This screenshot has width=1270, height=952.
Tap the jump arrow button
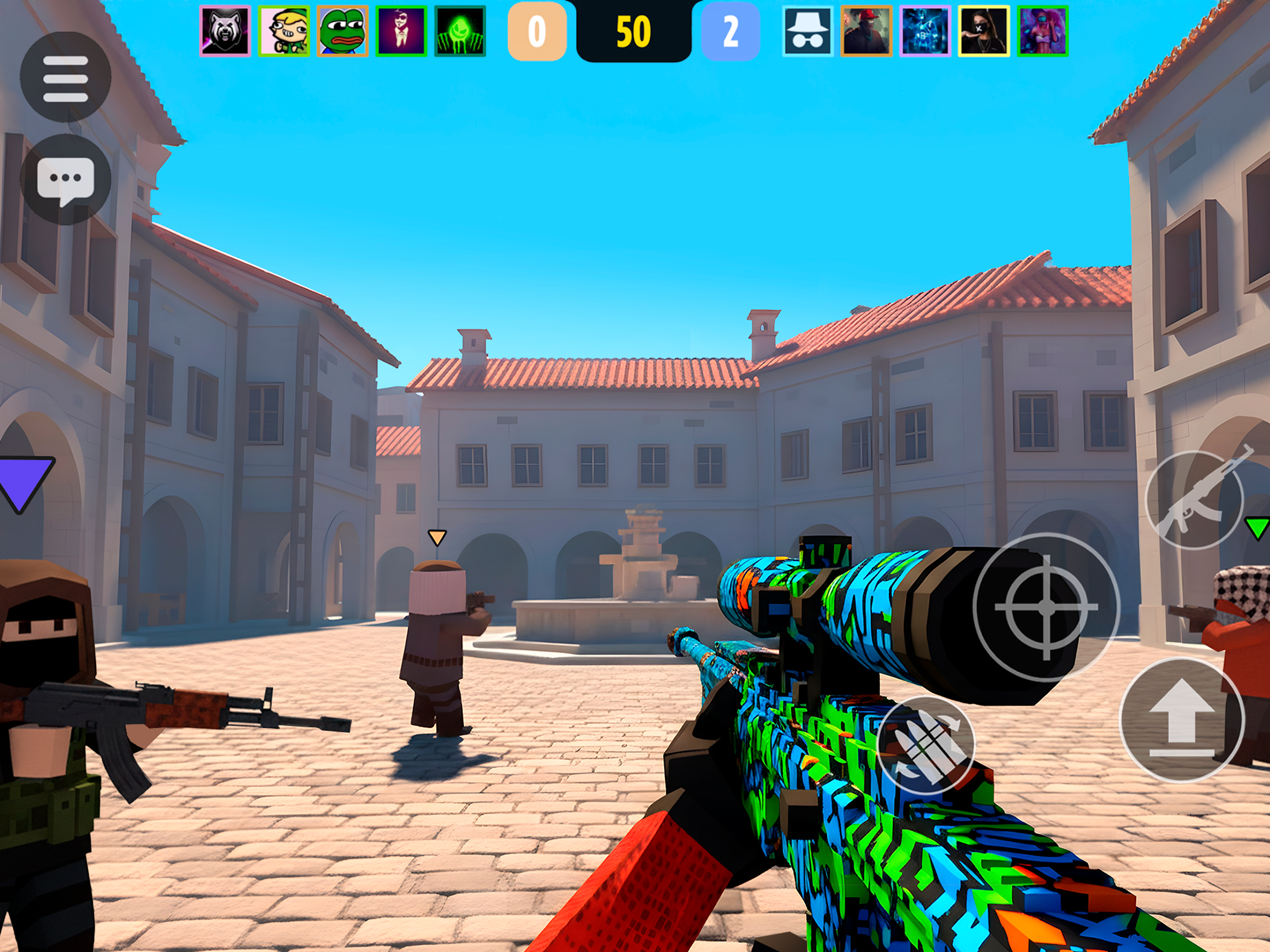[1182, 719]
